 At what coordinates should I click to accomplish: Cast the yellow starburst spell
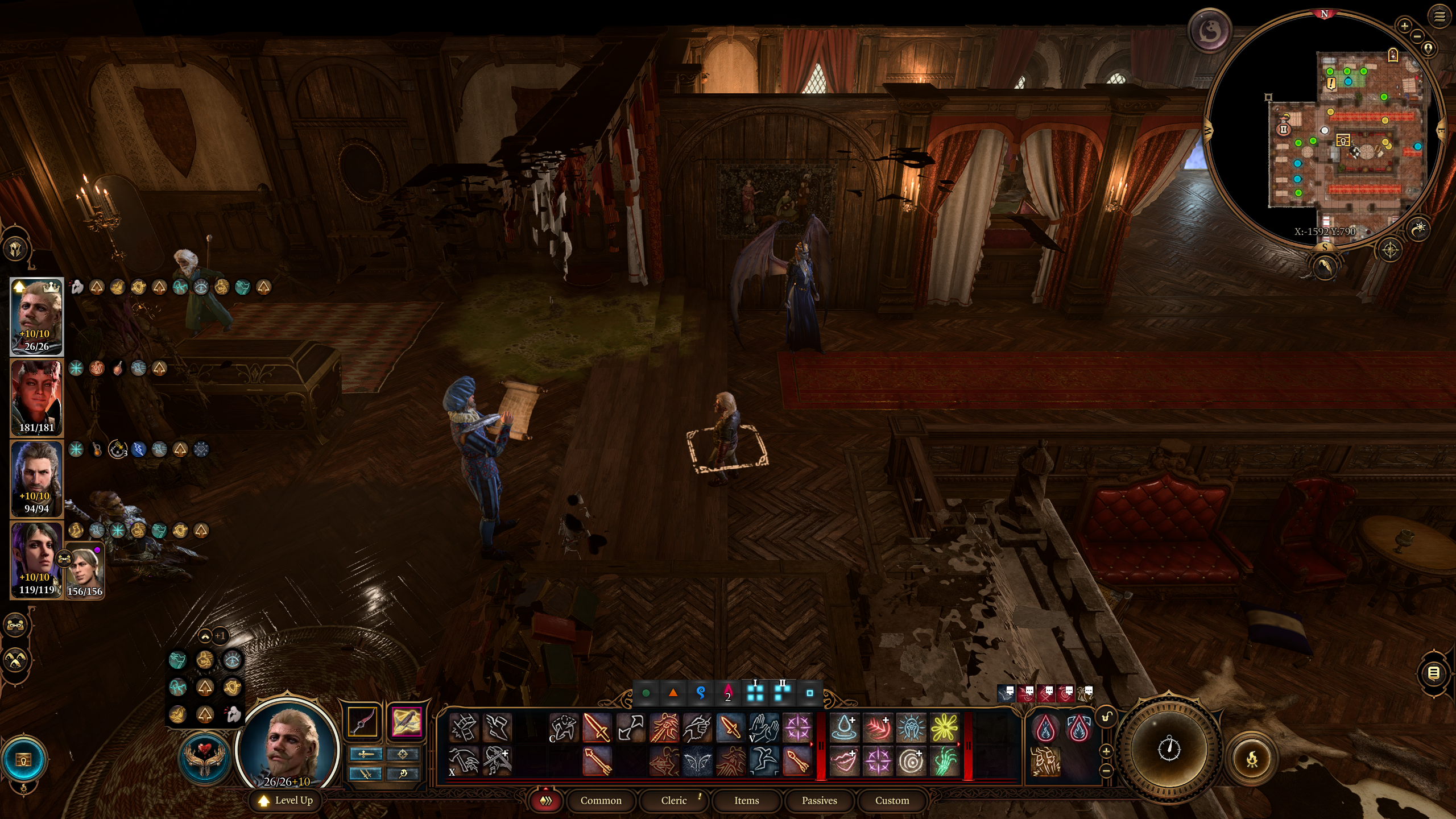944,728
